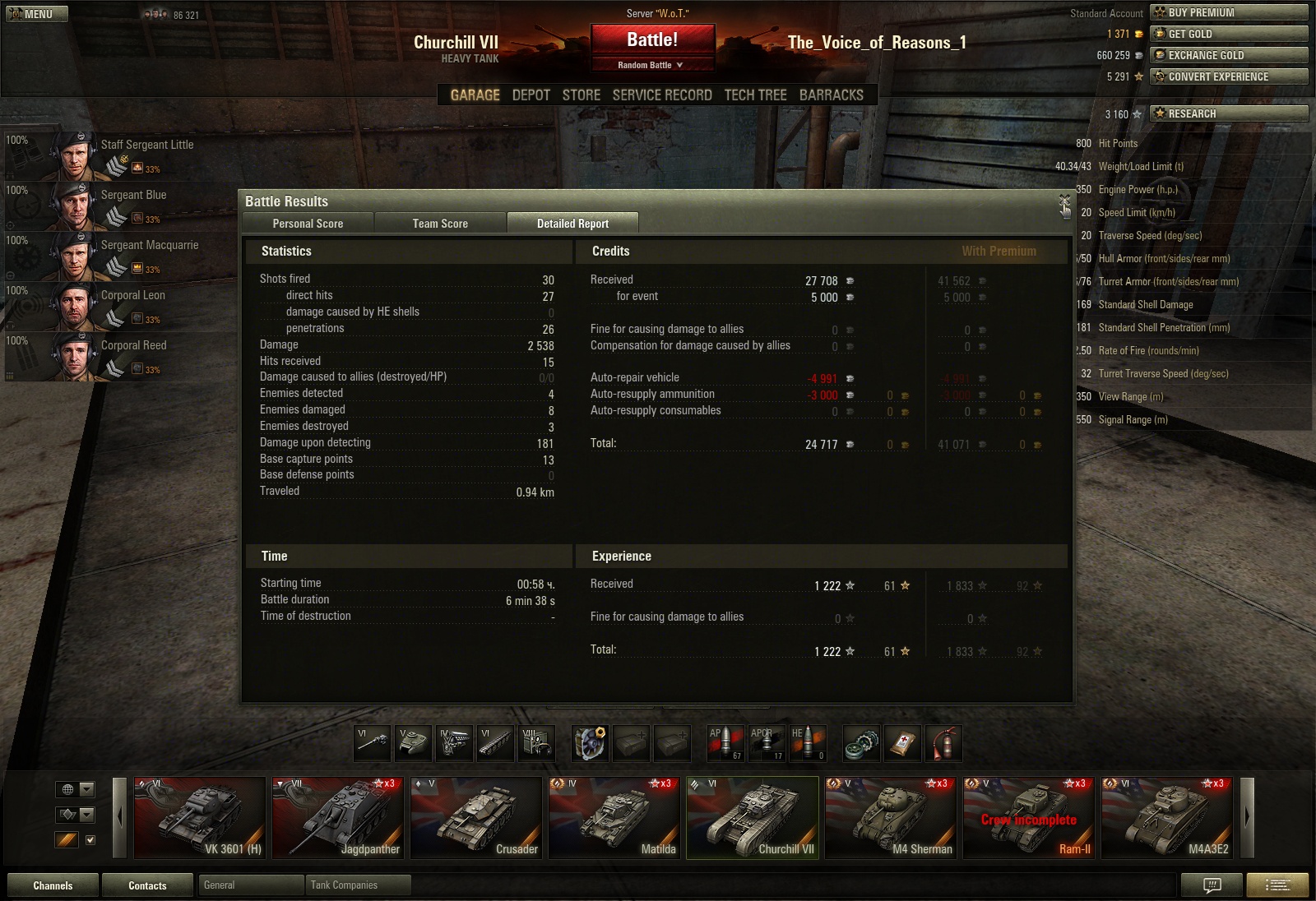Show the Personal Score tab
The width and height of the screenshot is (1316, 901).
[x=308, y=224]
